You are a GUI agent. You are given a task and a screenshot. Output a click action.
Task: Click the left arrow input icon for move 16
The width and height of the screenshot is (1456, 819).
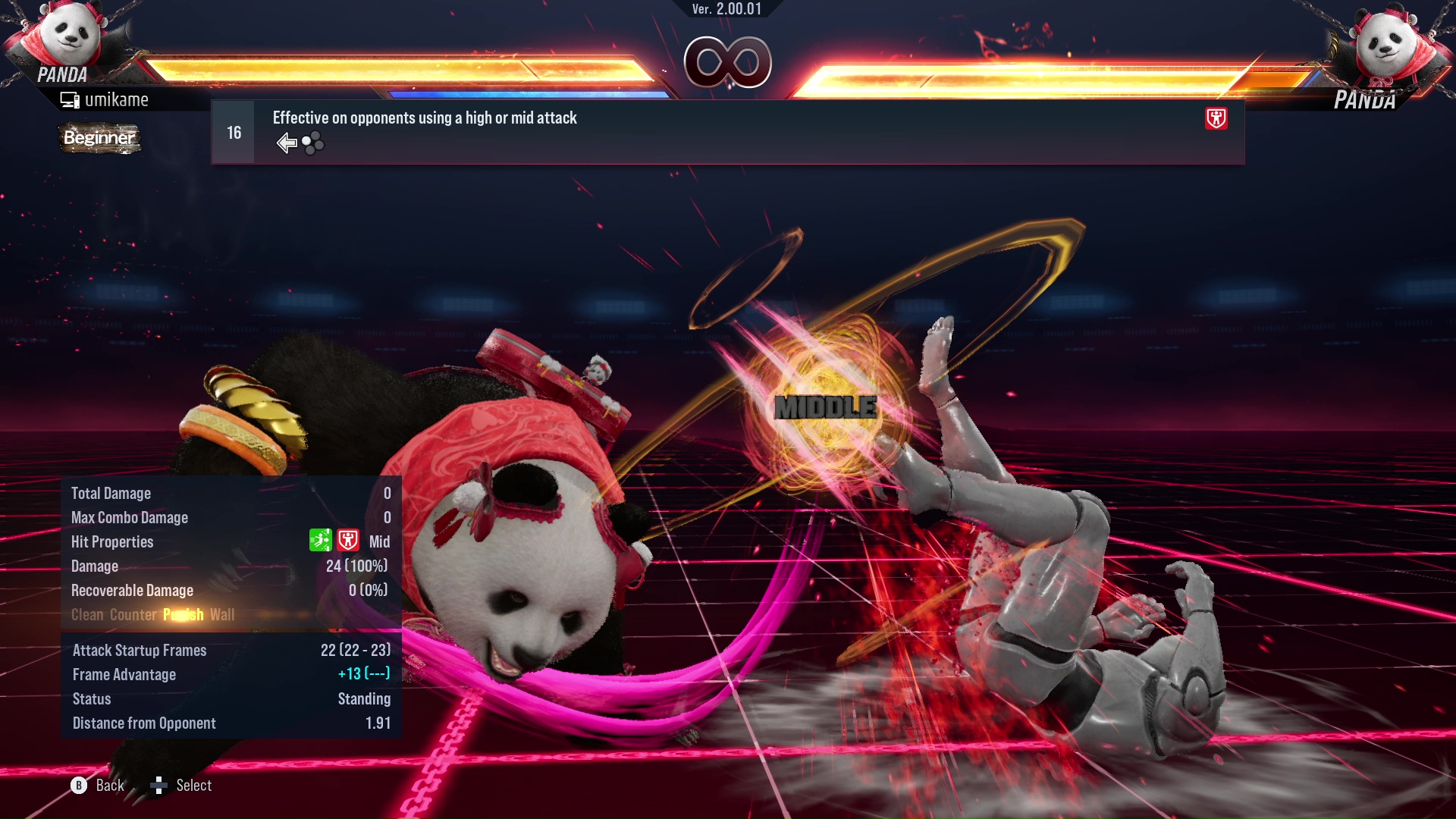coord(287,142)
